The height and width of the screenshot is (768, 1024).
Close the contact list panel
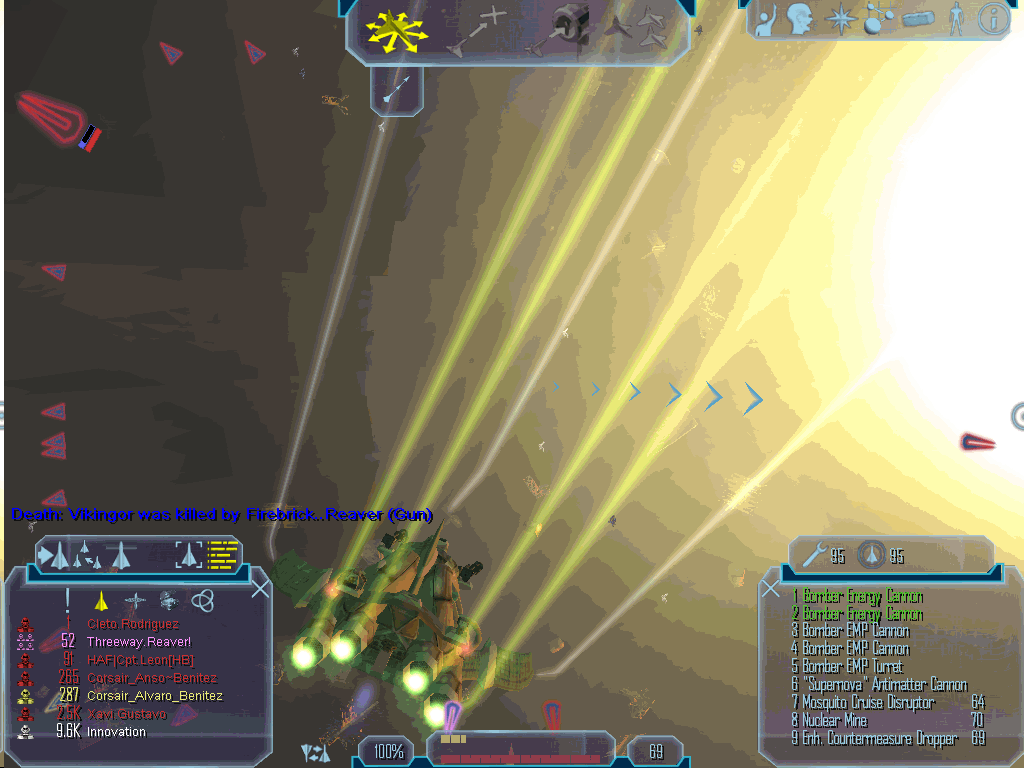coord(260,589)
